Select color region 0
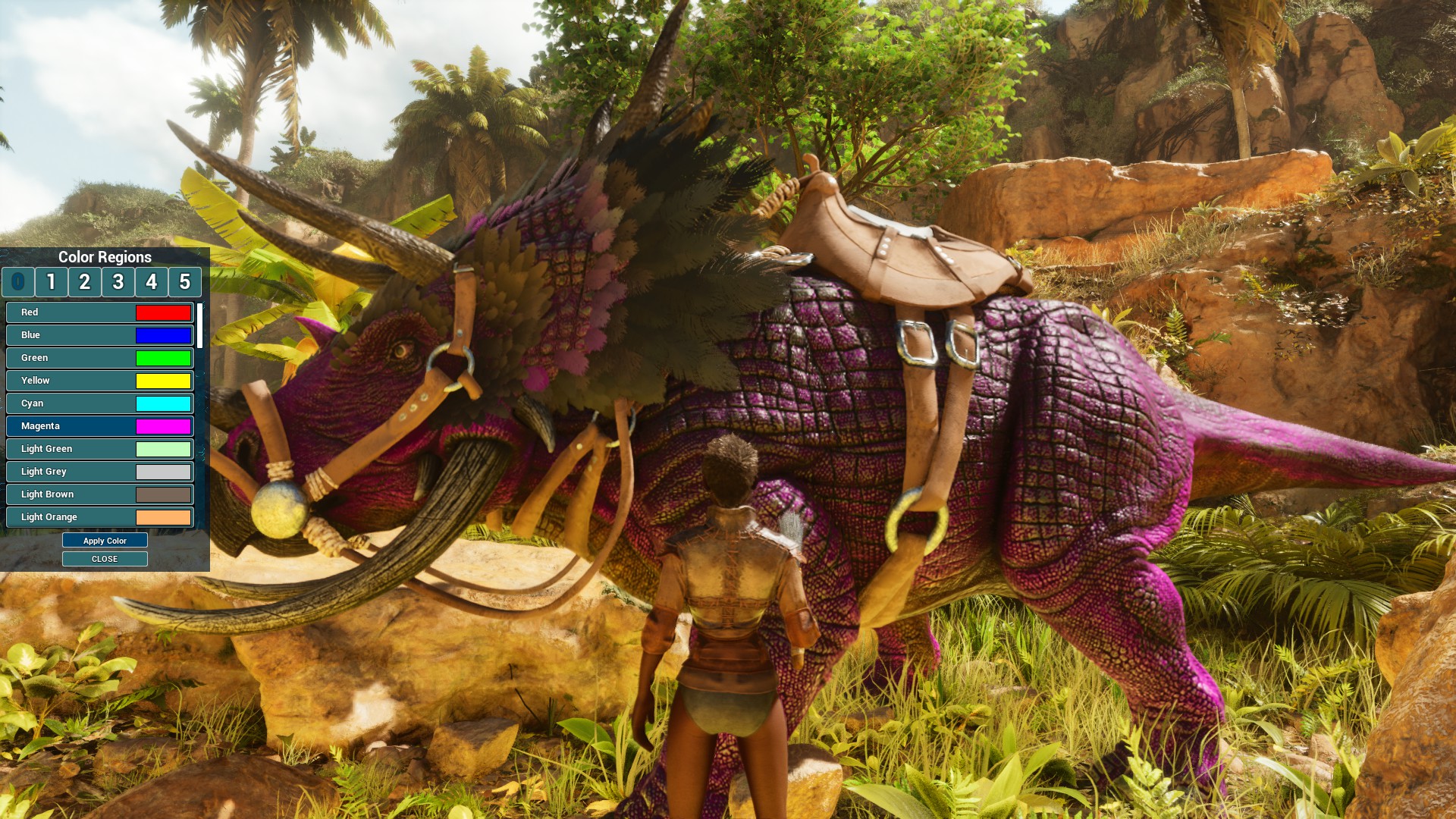The height and width of the screenshot is (819, 1456). coord(17,282)
